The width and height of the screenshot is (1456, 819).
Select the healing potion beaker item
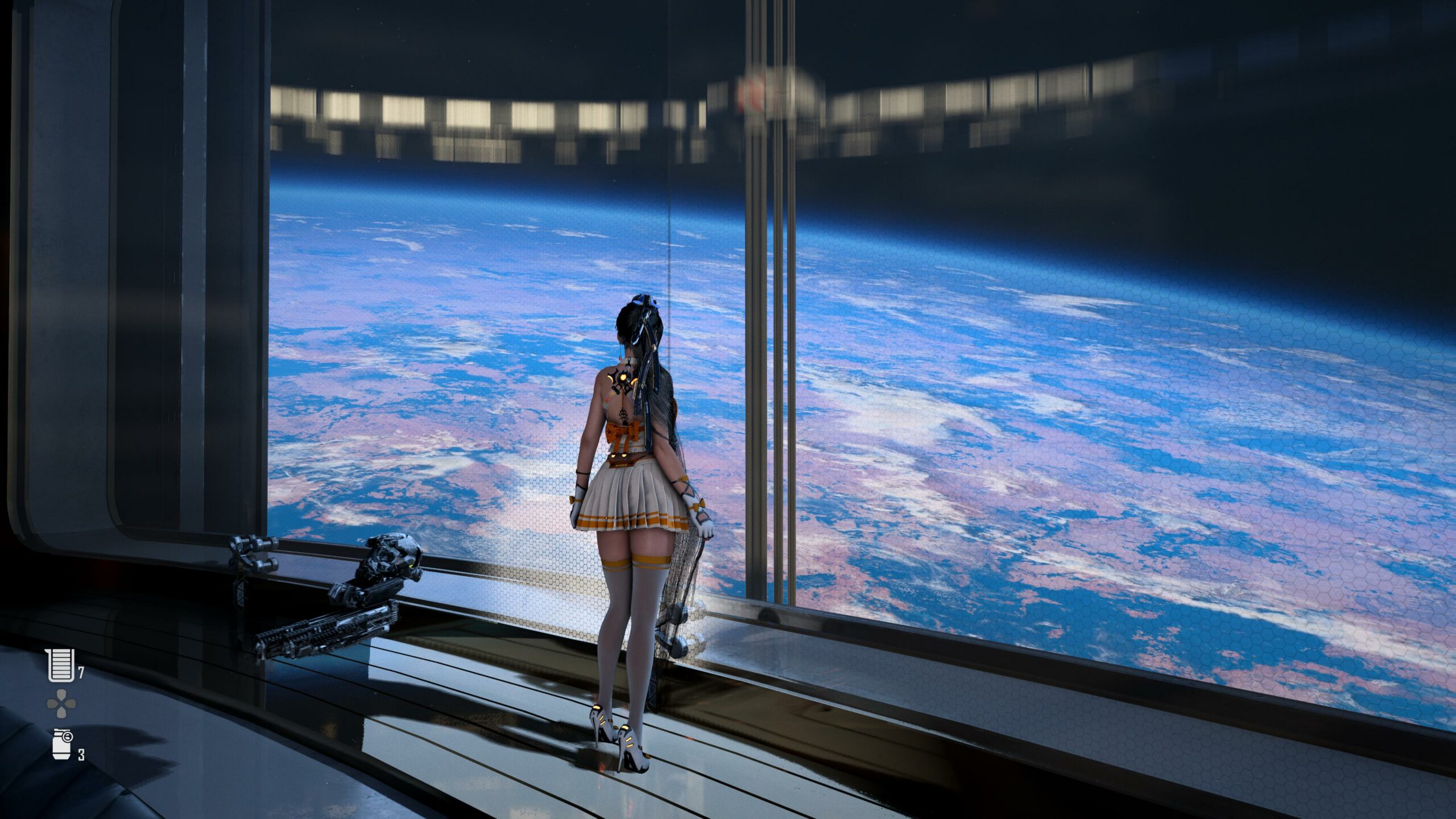(61, 665)
